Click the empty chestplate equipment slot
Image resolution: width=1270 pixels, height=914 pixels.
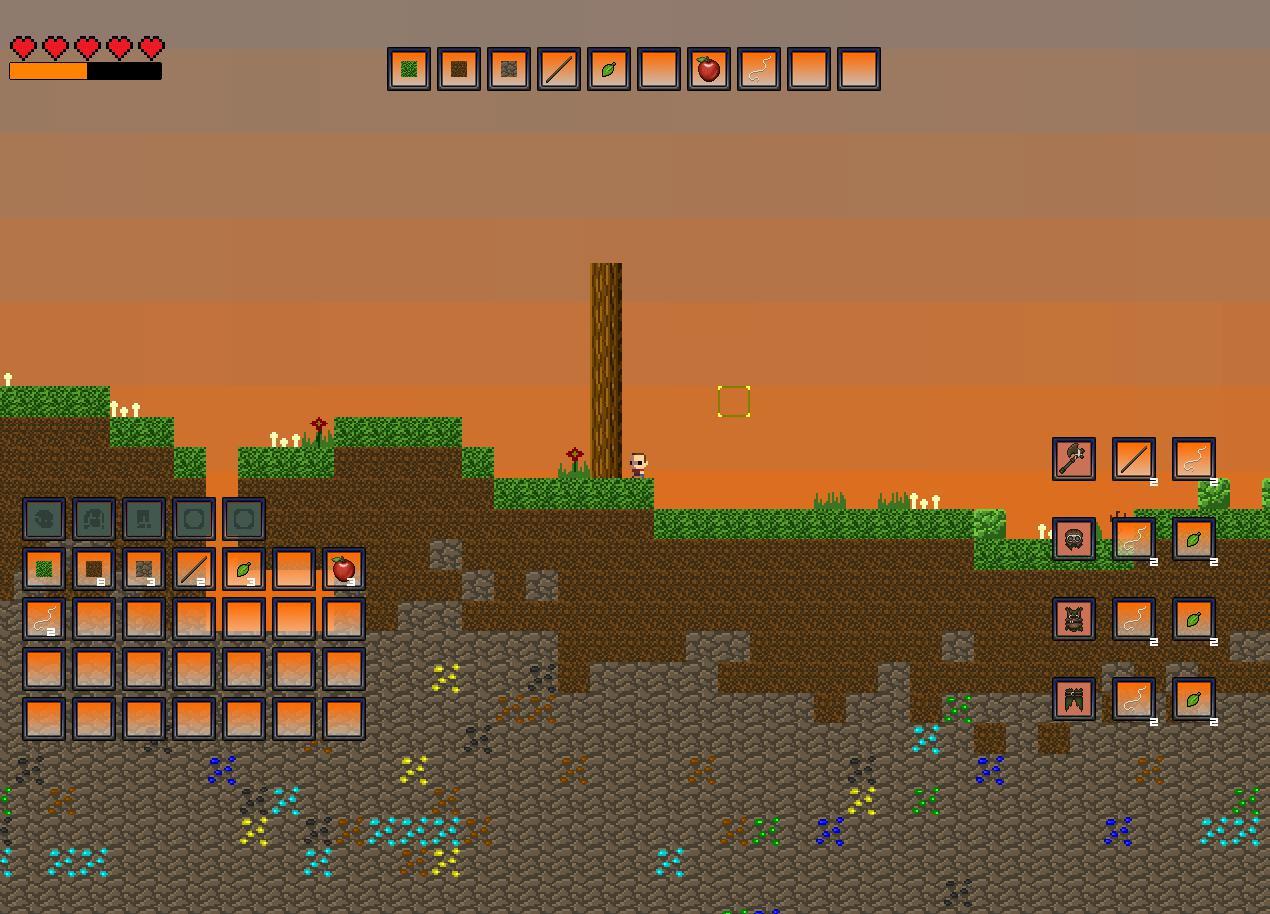94,519
